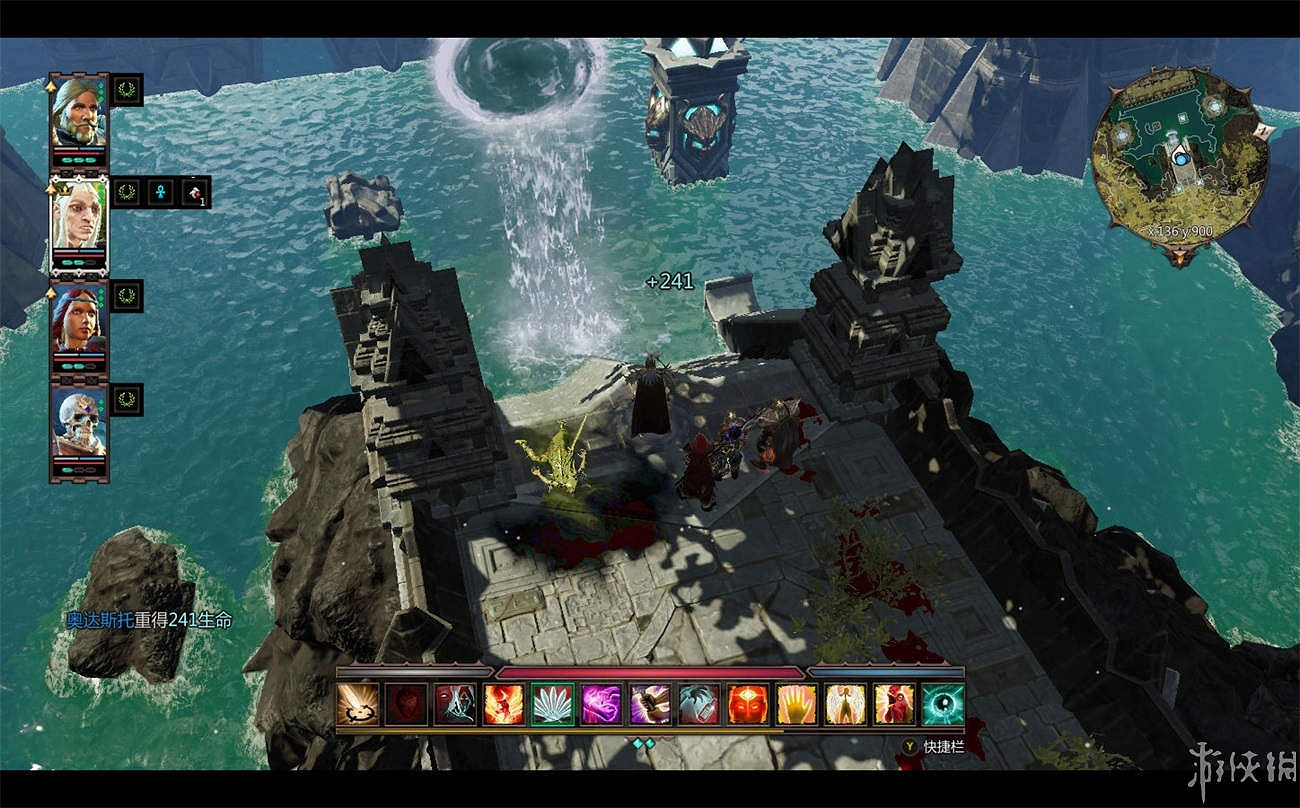Cast the glowing red face skill

pos(748,704)
